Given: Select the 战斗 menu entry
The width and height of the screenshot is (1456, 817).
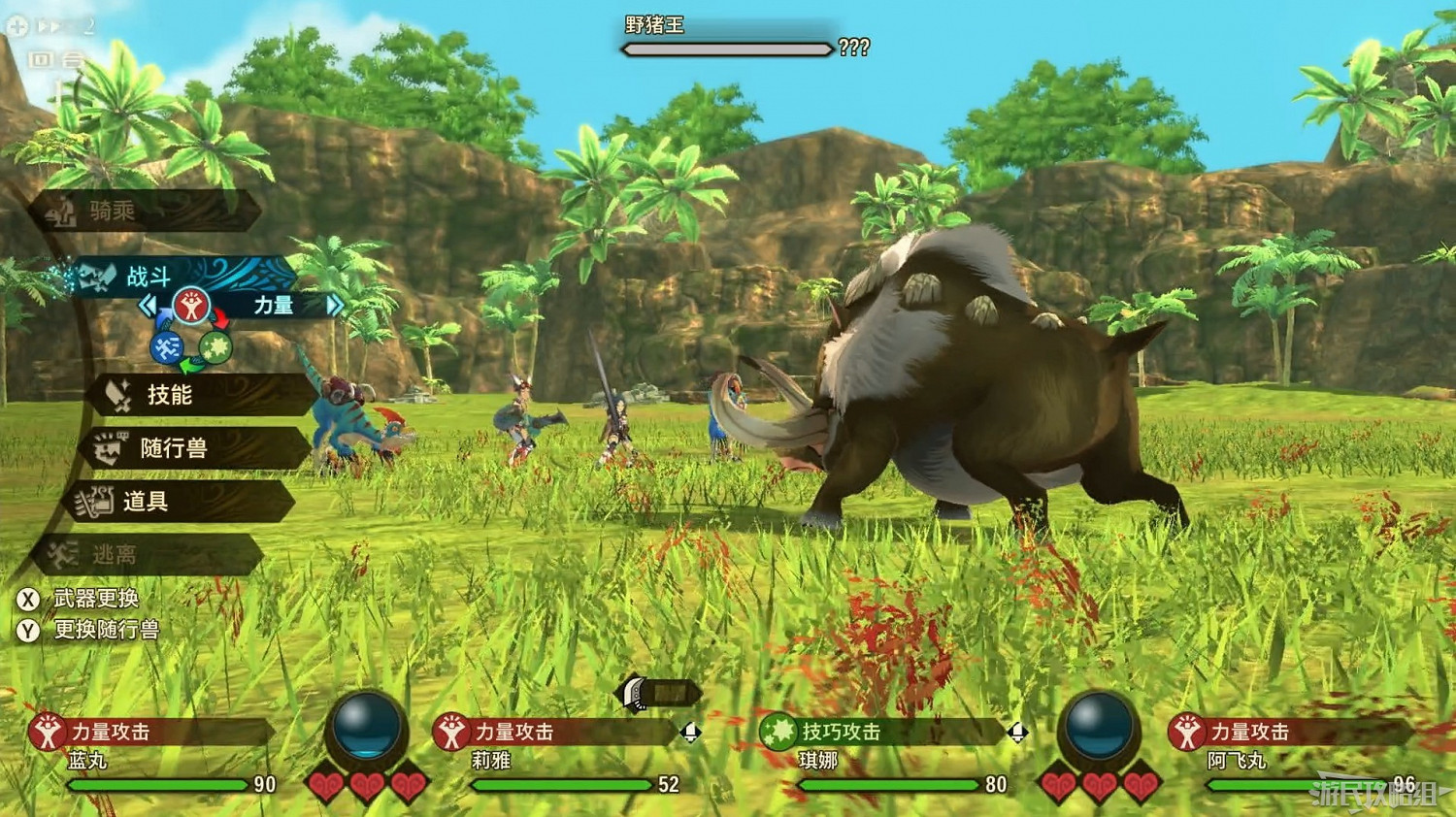Looking at the screenshot, I should point(148,277).
